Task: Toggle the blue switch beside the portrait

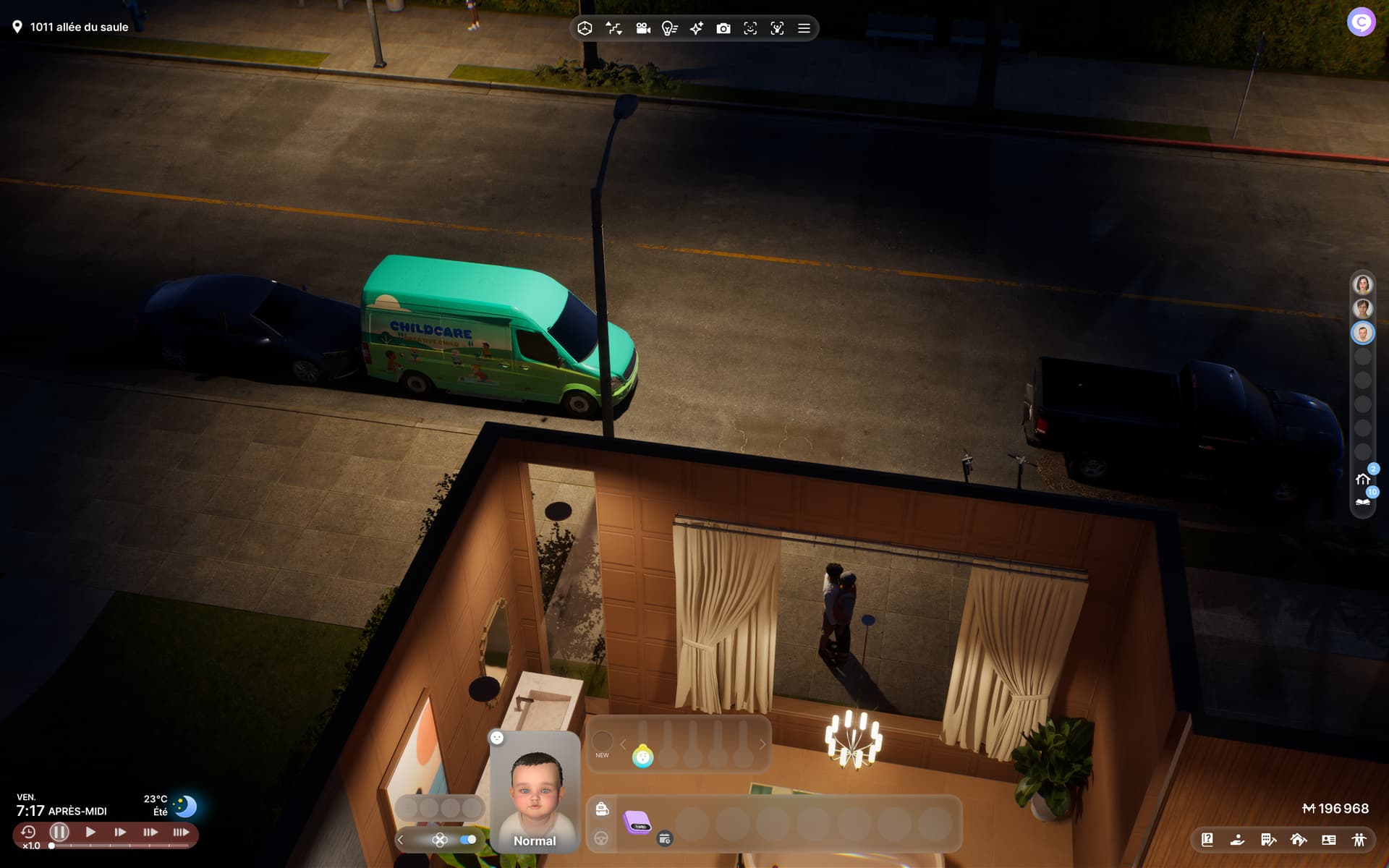Action: 468,840
